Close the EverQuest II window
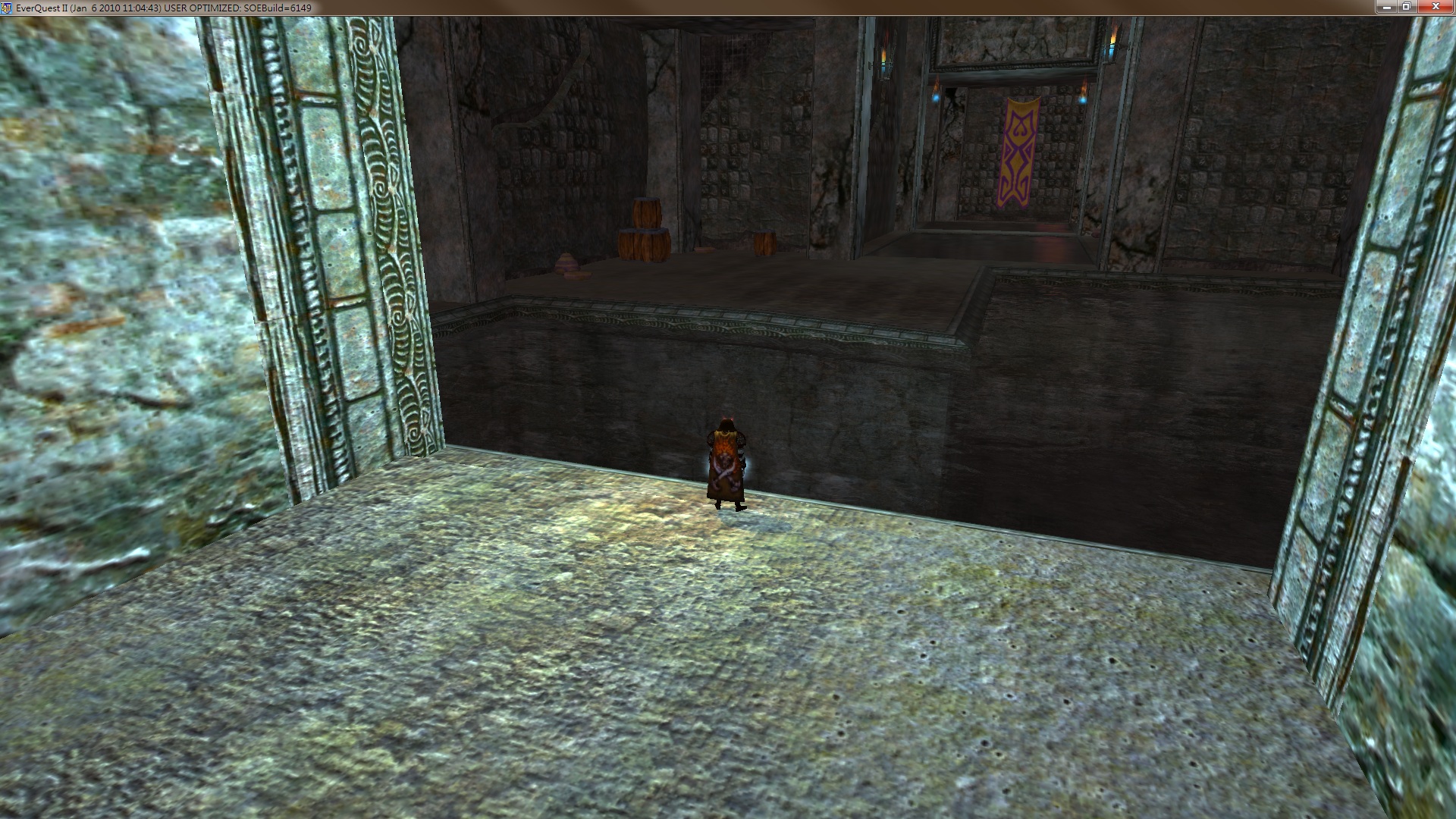 point(1435,7)
